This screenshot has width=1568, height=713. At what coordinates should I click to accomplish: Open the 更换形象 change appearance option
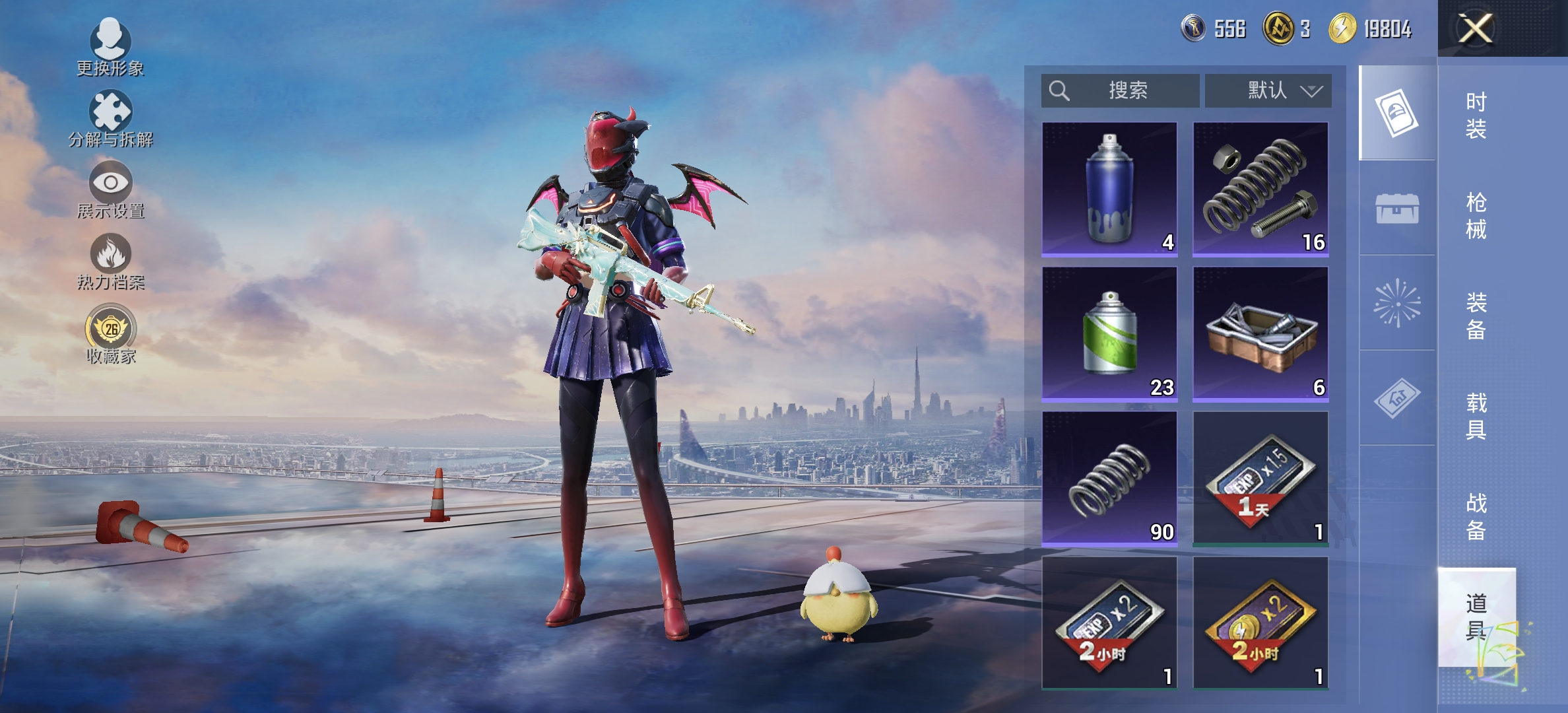point(110,48)
